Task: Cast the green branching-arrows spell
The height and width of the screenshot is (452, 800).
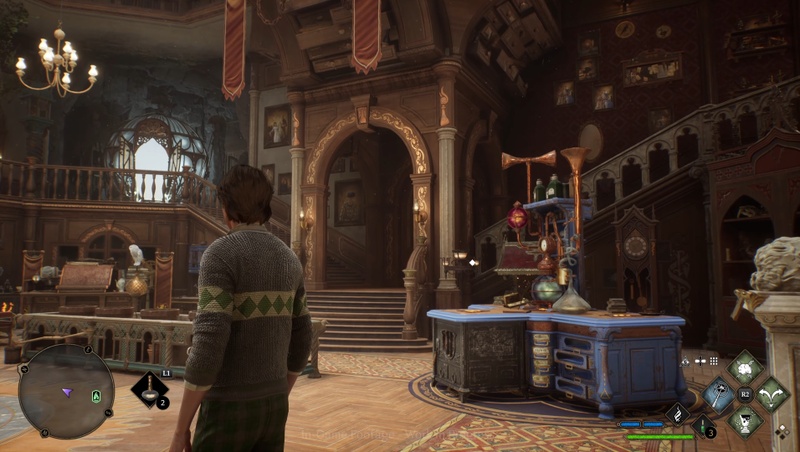Action: pyautogui.click(x=771, y=394)
